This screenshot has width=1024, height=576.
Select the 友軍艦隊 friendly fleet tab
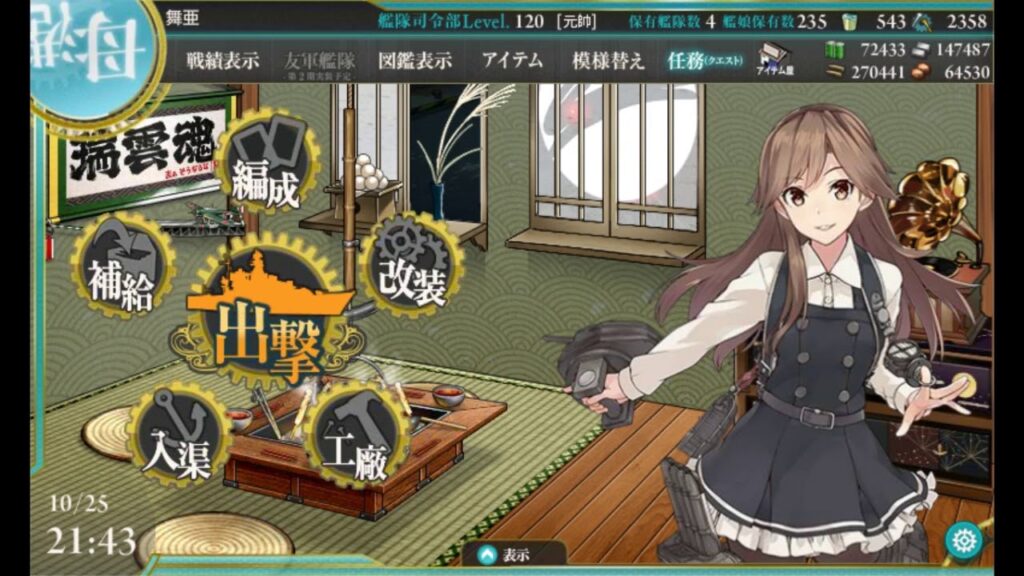click(x=318, y=62)
